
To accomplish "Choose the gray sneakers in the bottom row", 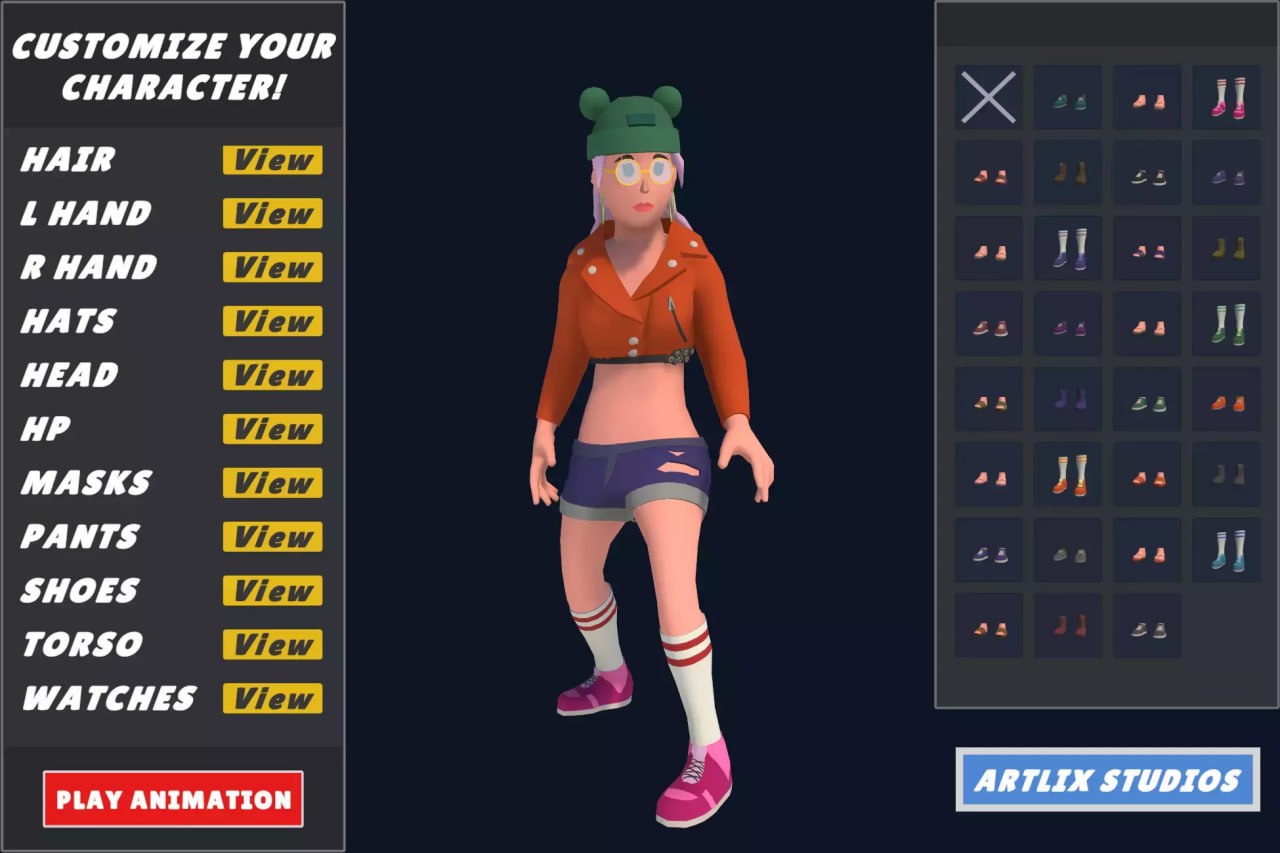I will (x=1147, y=627).
